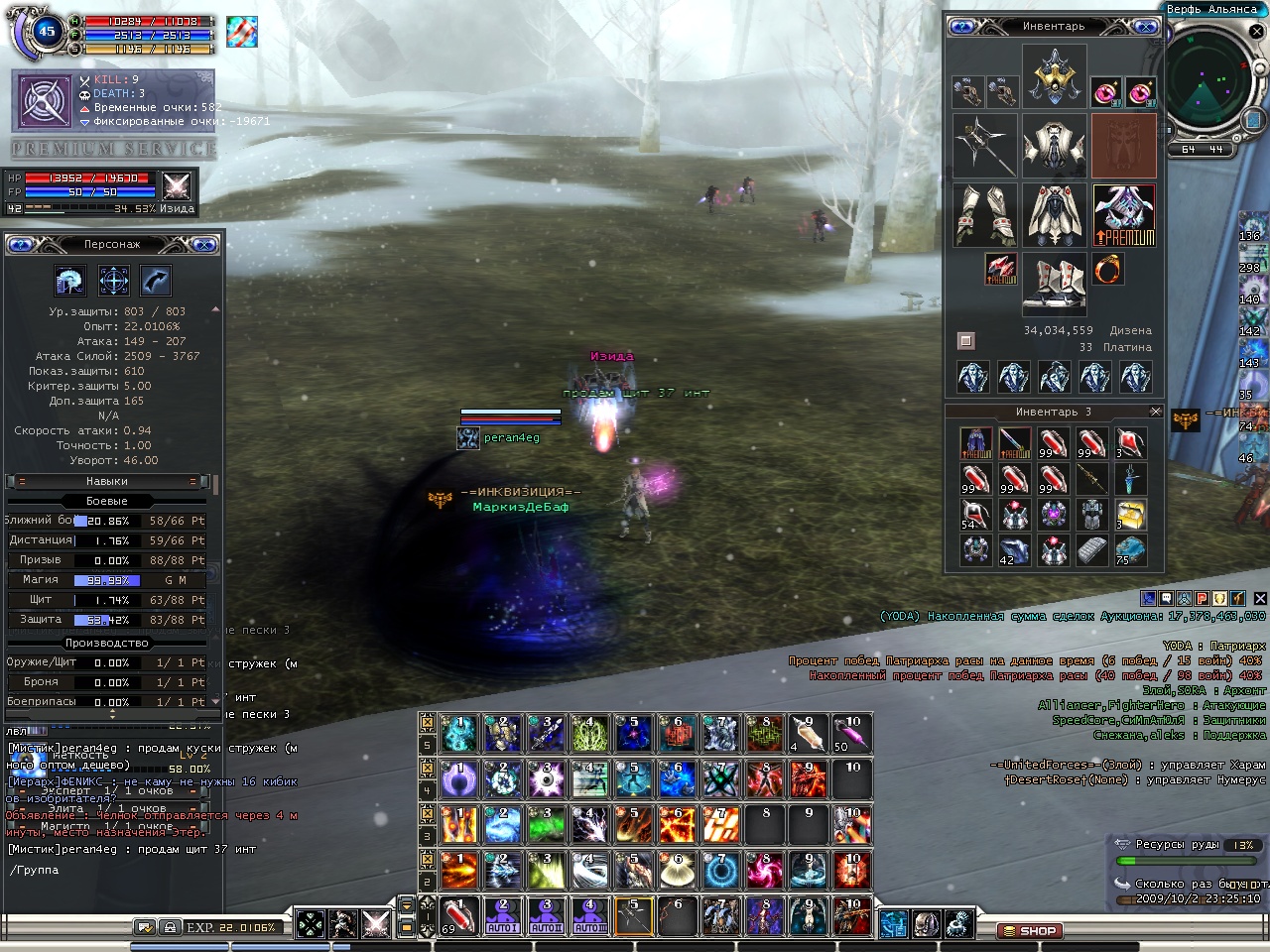Select the equipped staff weapon slot
This screenshot has height=952, width=1270.
[x=984, y=145]
